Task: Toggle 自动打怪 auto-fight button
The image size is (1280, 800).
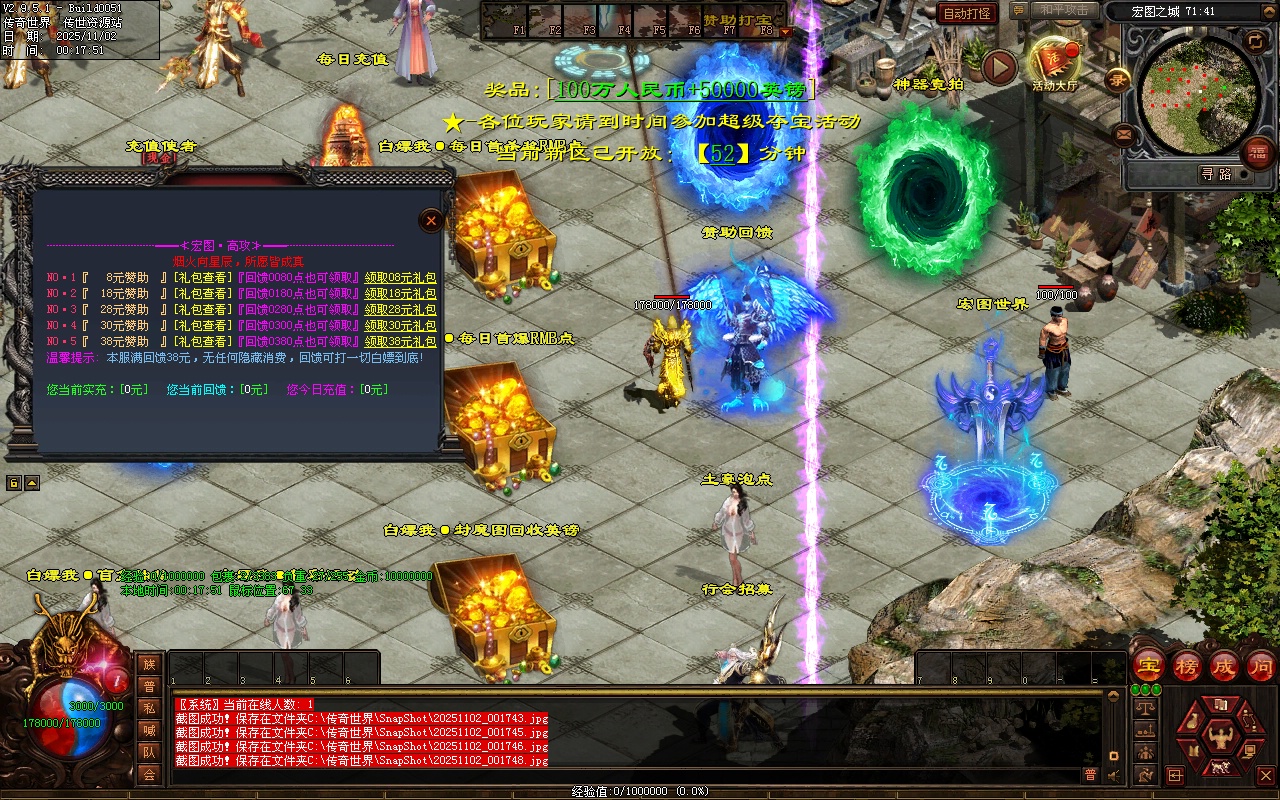Action: 966,13
